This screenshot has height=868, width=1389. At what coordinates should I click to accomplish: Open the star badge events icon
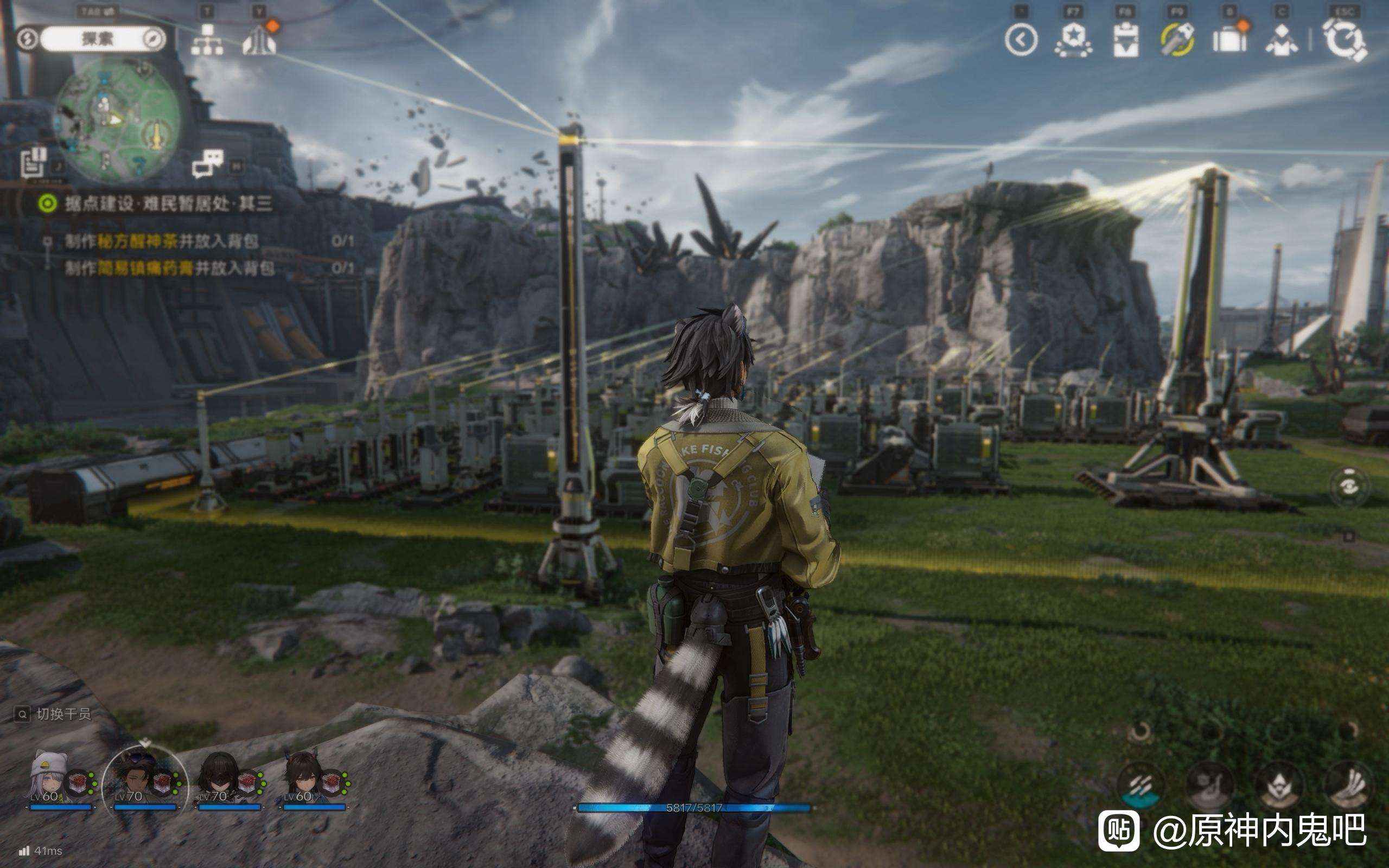[x=1073, y=40]
